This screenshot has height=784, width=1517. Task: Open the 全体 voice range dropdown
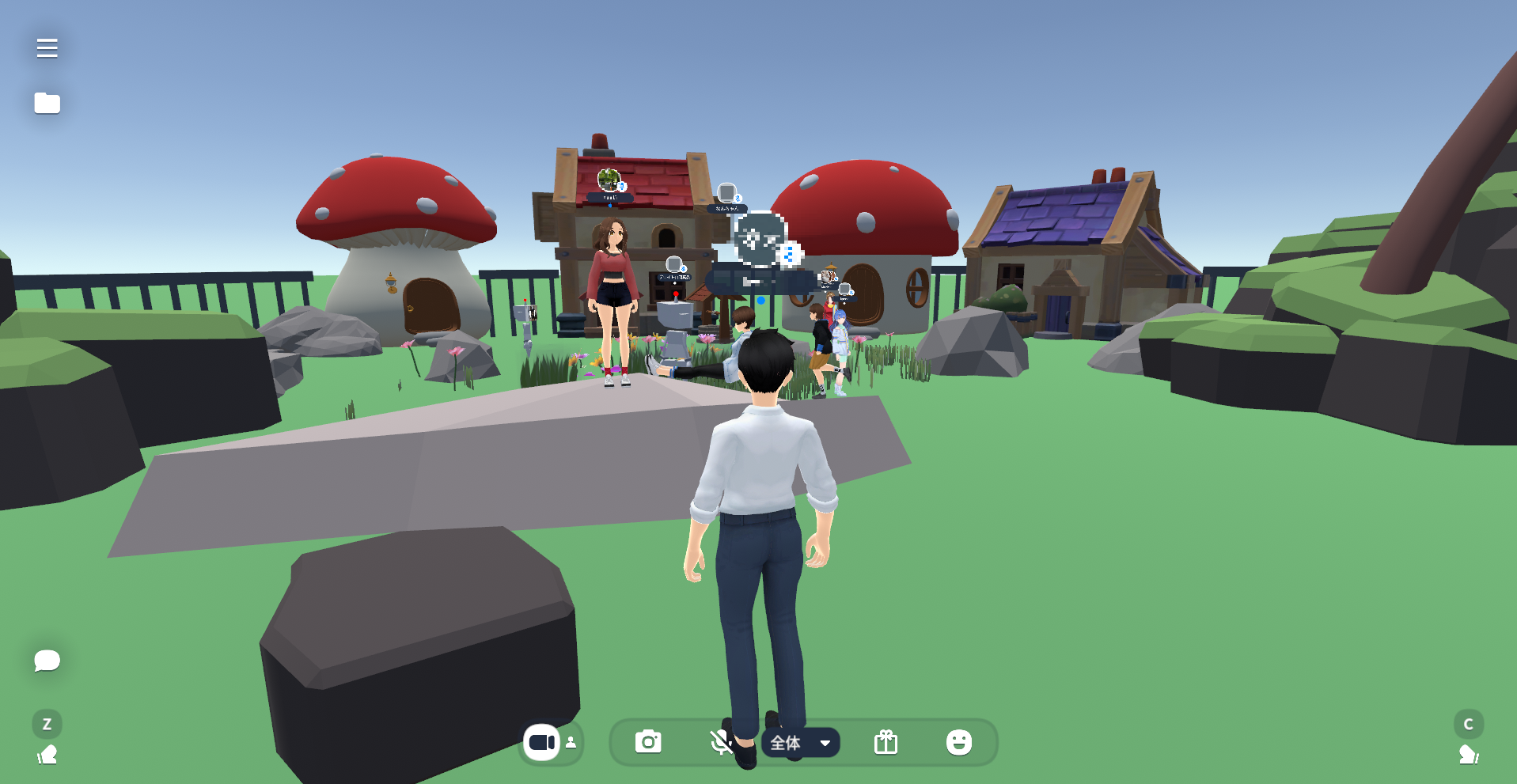[800, 743]
